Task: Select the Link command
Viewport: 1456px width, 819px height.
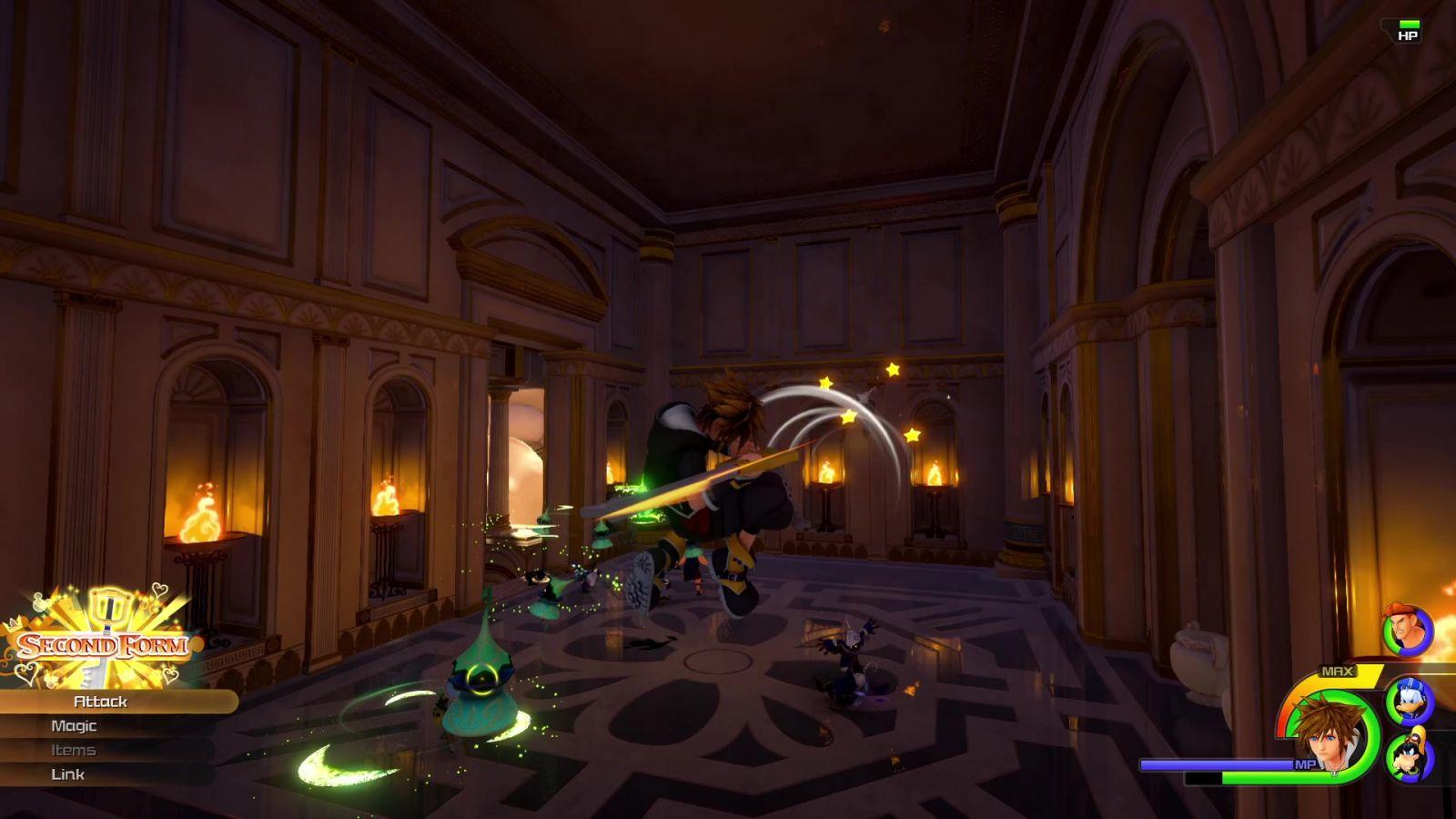Action: pos(68,774)
